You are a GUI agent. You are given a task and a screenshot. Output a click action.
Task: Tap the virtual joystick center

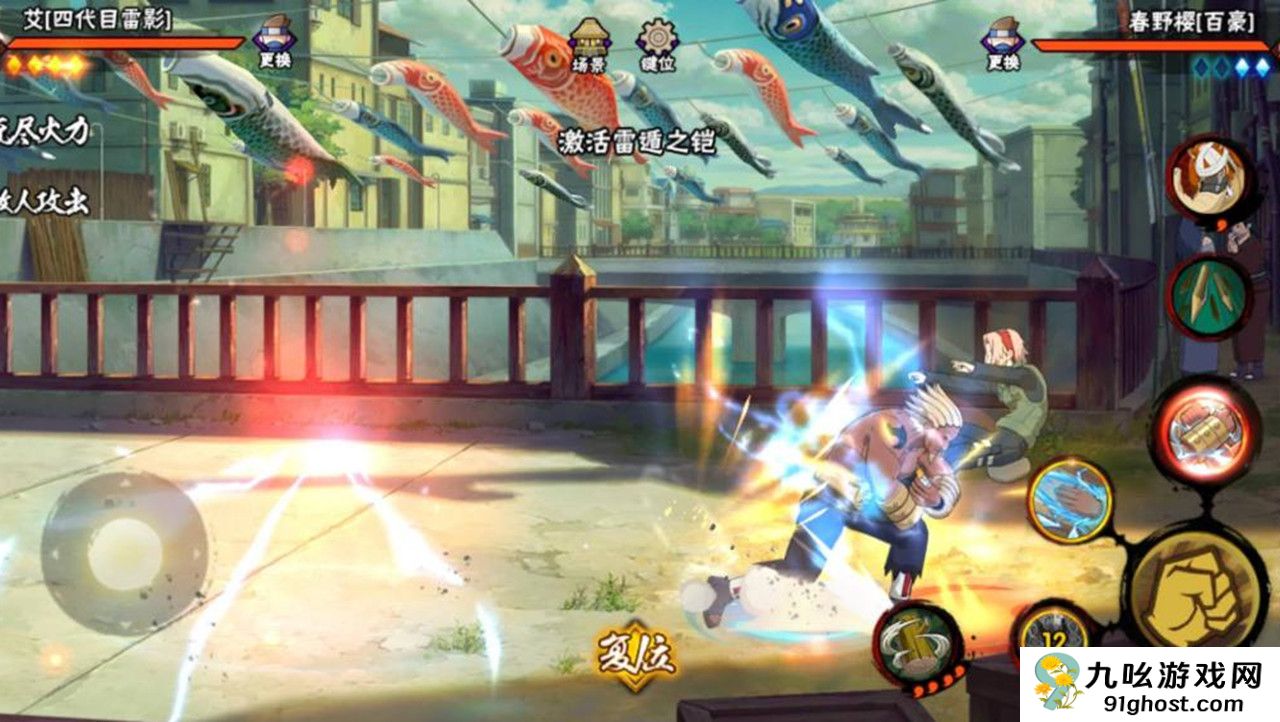125,551
